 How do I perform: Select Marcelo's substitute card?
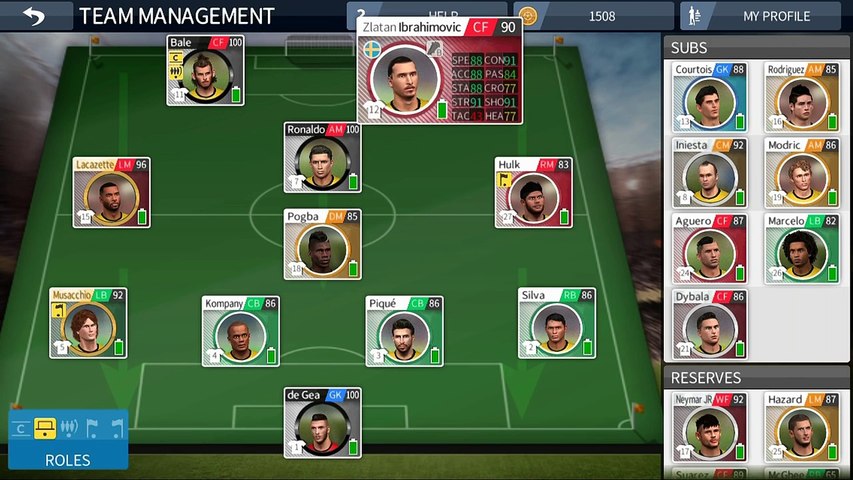(802, 248)
